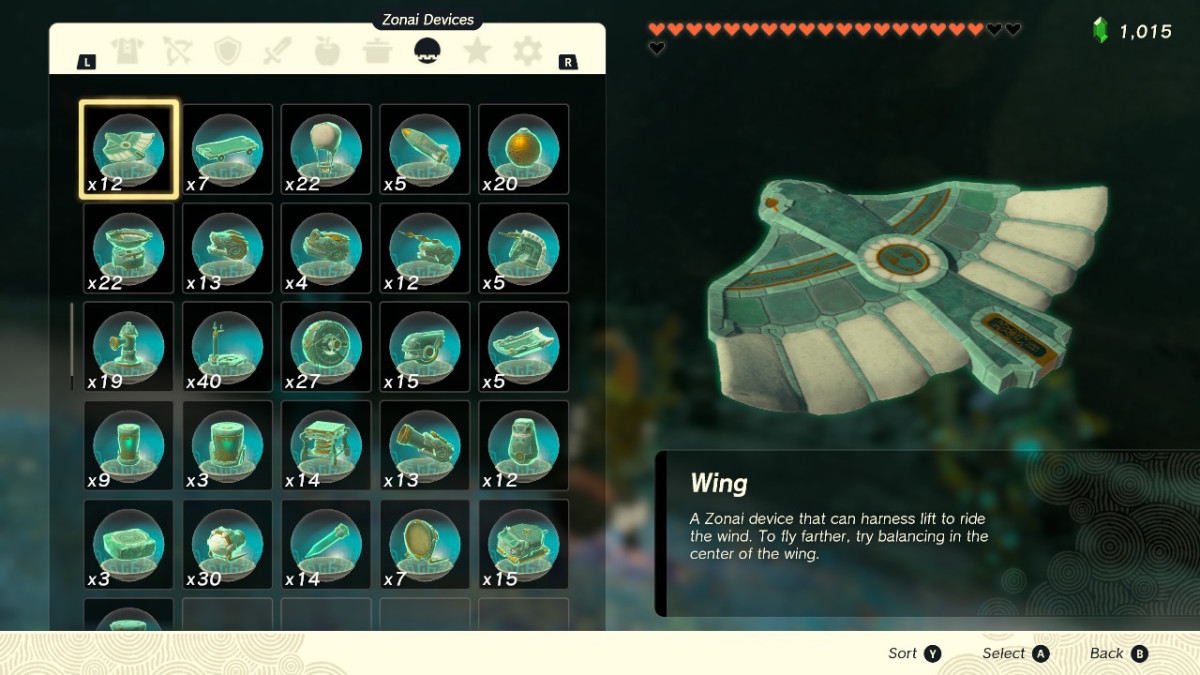Switch to the Materials apple tab
The image size is (1200, 675).
pyautogui.click(x=327, y=51)
